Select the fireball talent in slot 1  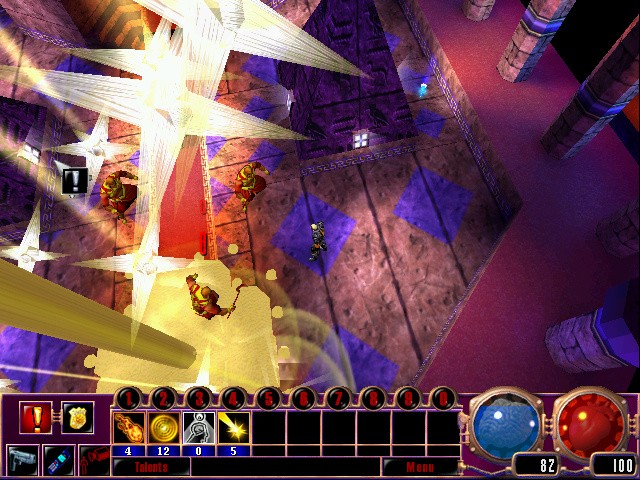click(129, 428)
